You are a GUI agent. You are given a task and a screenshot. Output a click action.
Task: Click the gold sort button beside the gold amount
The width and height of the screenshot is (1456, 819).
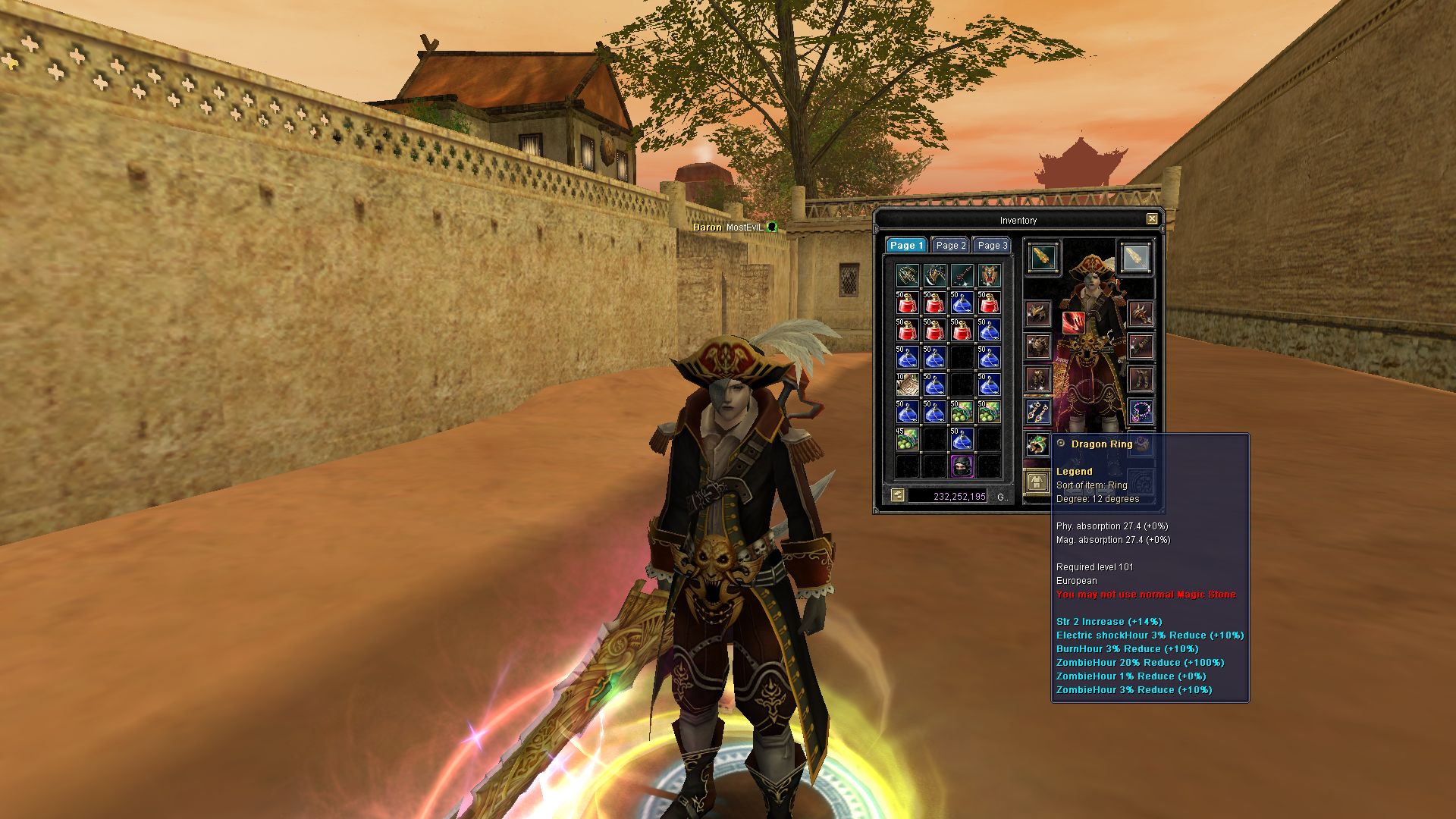tap(898, 496)
